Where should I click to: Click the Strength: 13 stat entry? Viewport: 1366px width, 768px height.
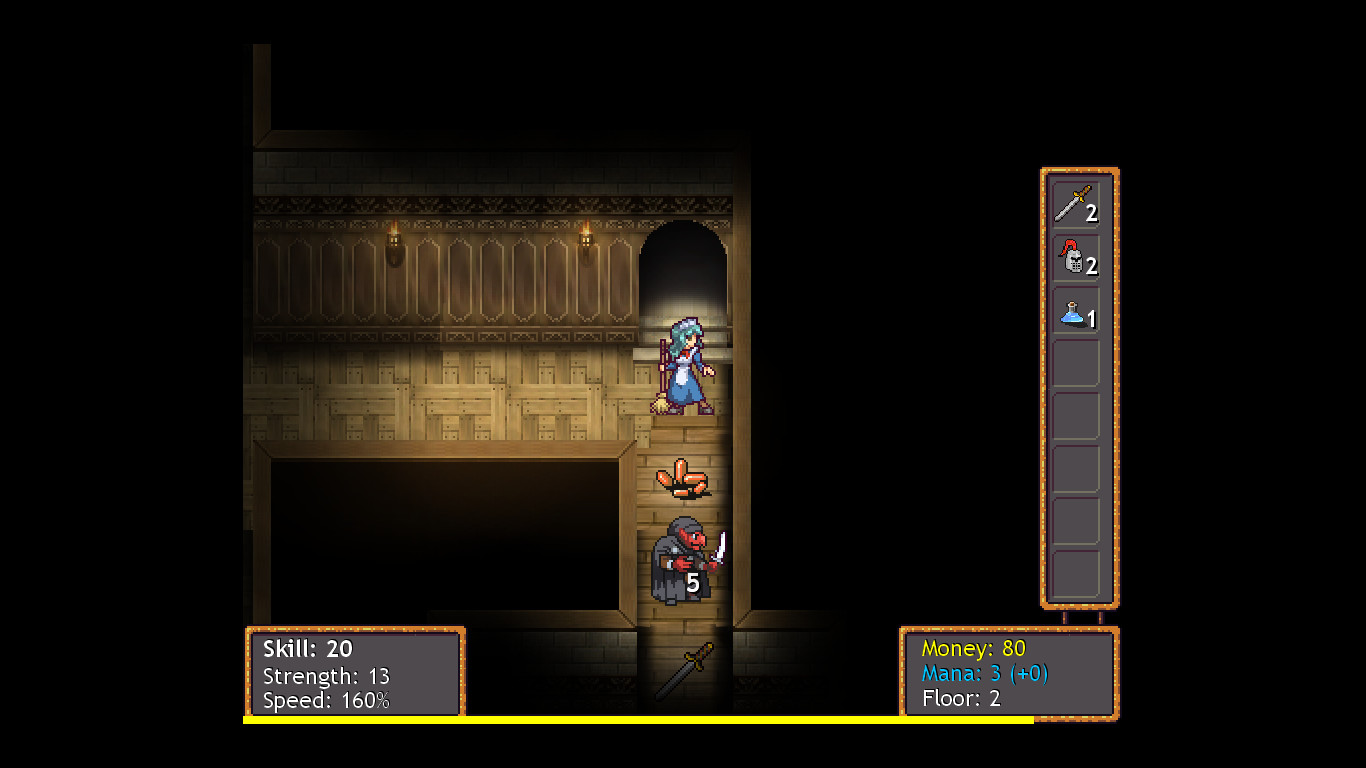[325, 676]
